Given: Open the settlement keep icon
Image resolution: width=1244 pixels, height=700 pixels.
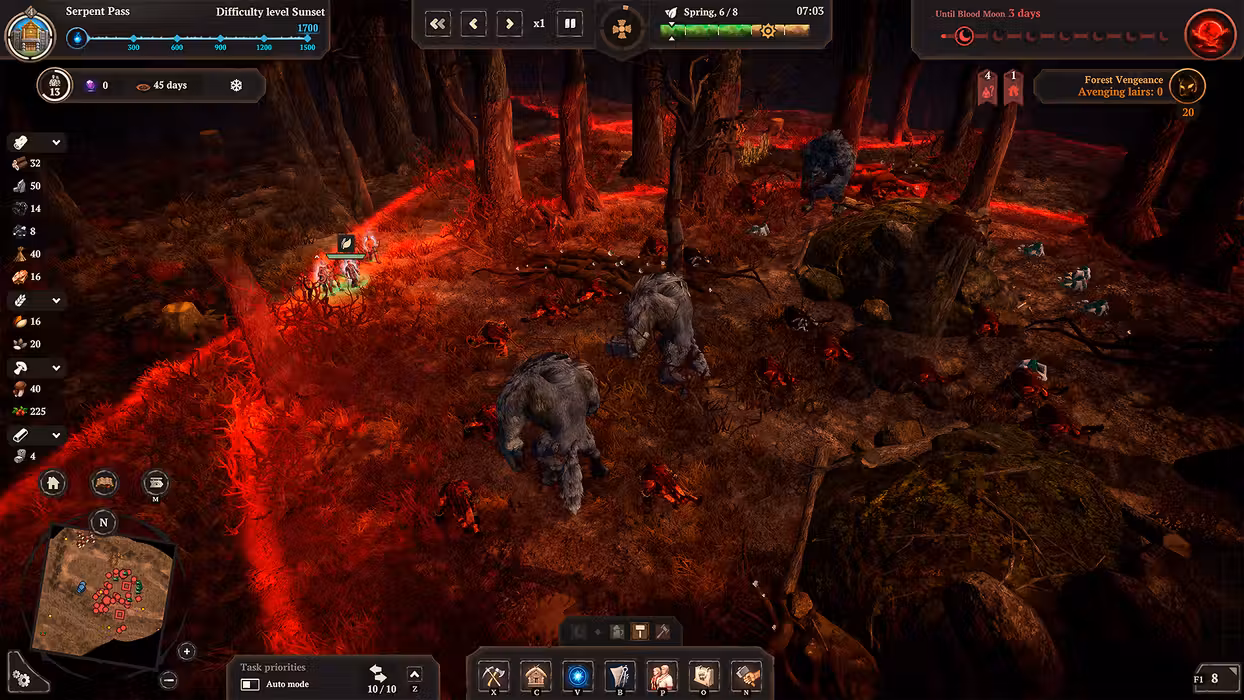Looking at the screenshot, I should coord(30,33).
